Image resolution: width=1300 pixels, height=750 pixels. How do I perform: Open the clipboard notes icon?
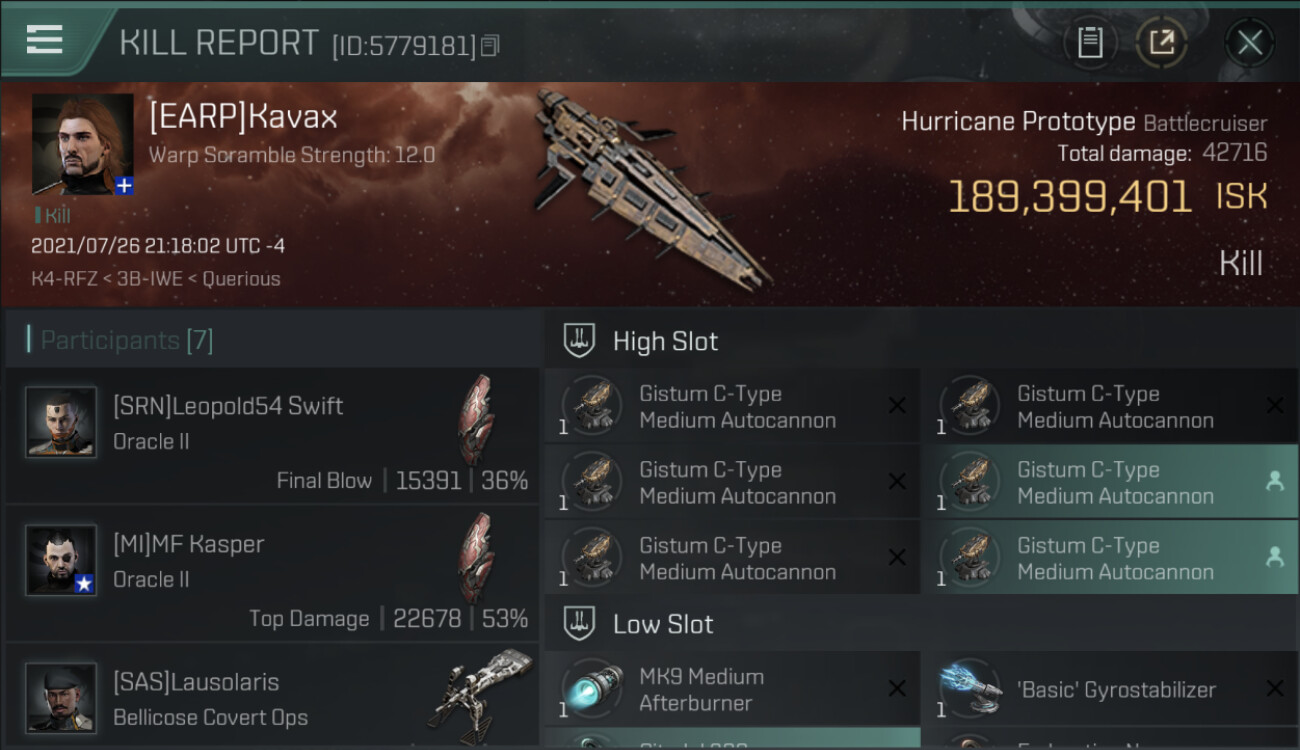[x=1090, y=42]
